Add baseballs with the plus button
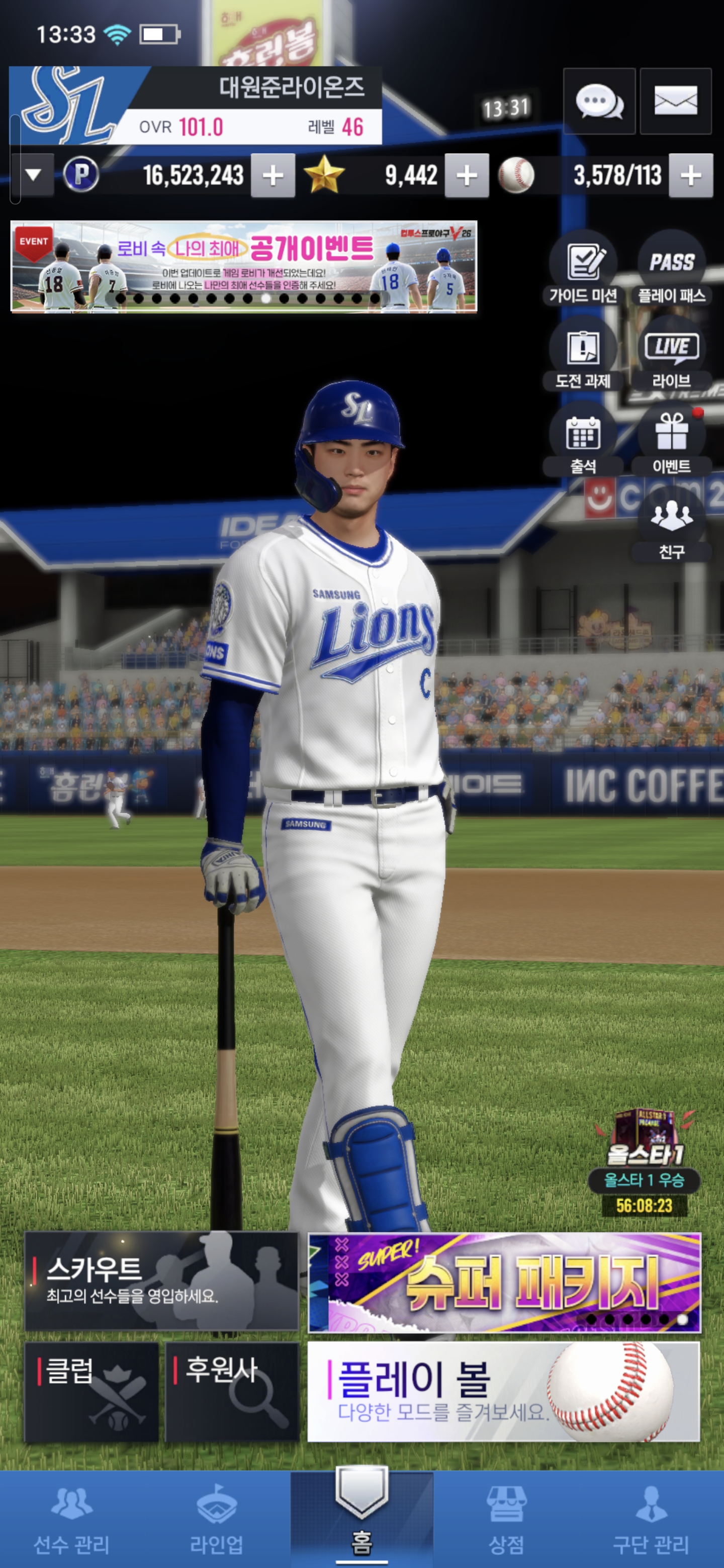This screenshot has height=1568, width=724. pos(690,176)
